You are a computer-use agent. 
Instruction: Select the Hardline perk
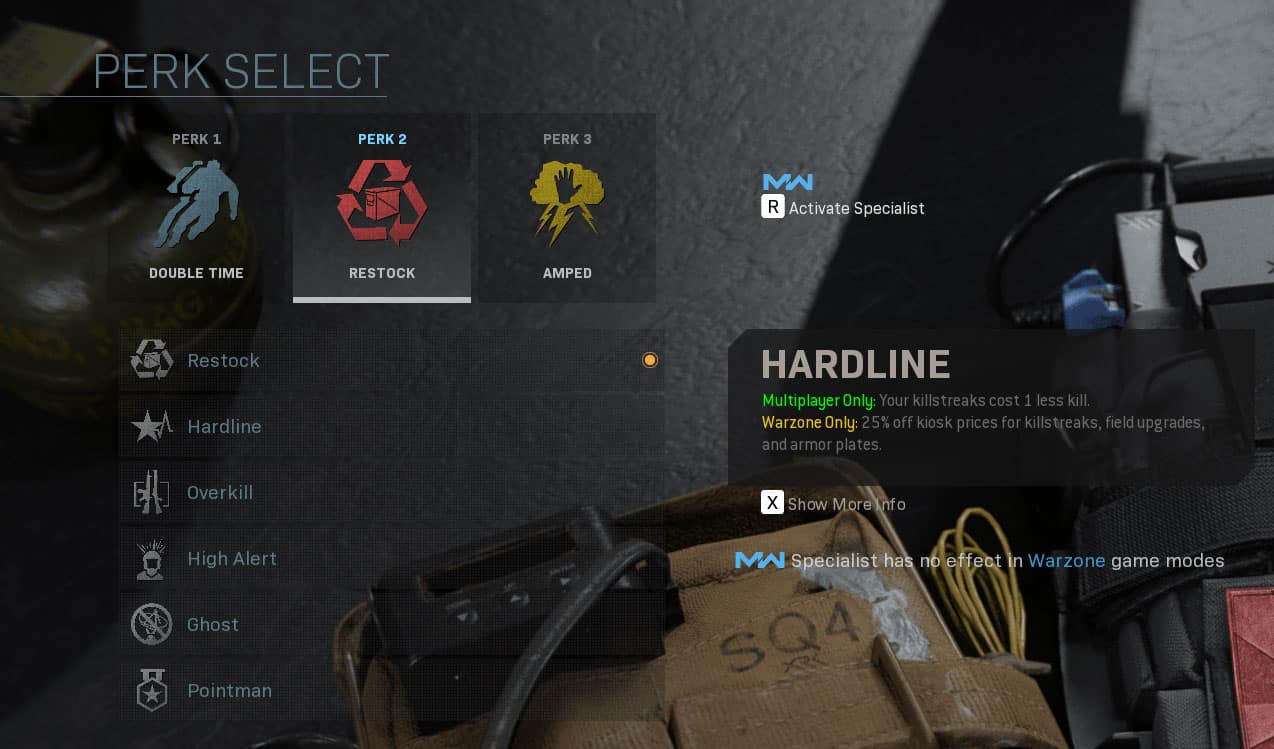(392, 427)
